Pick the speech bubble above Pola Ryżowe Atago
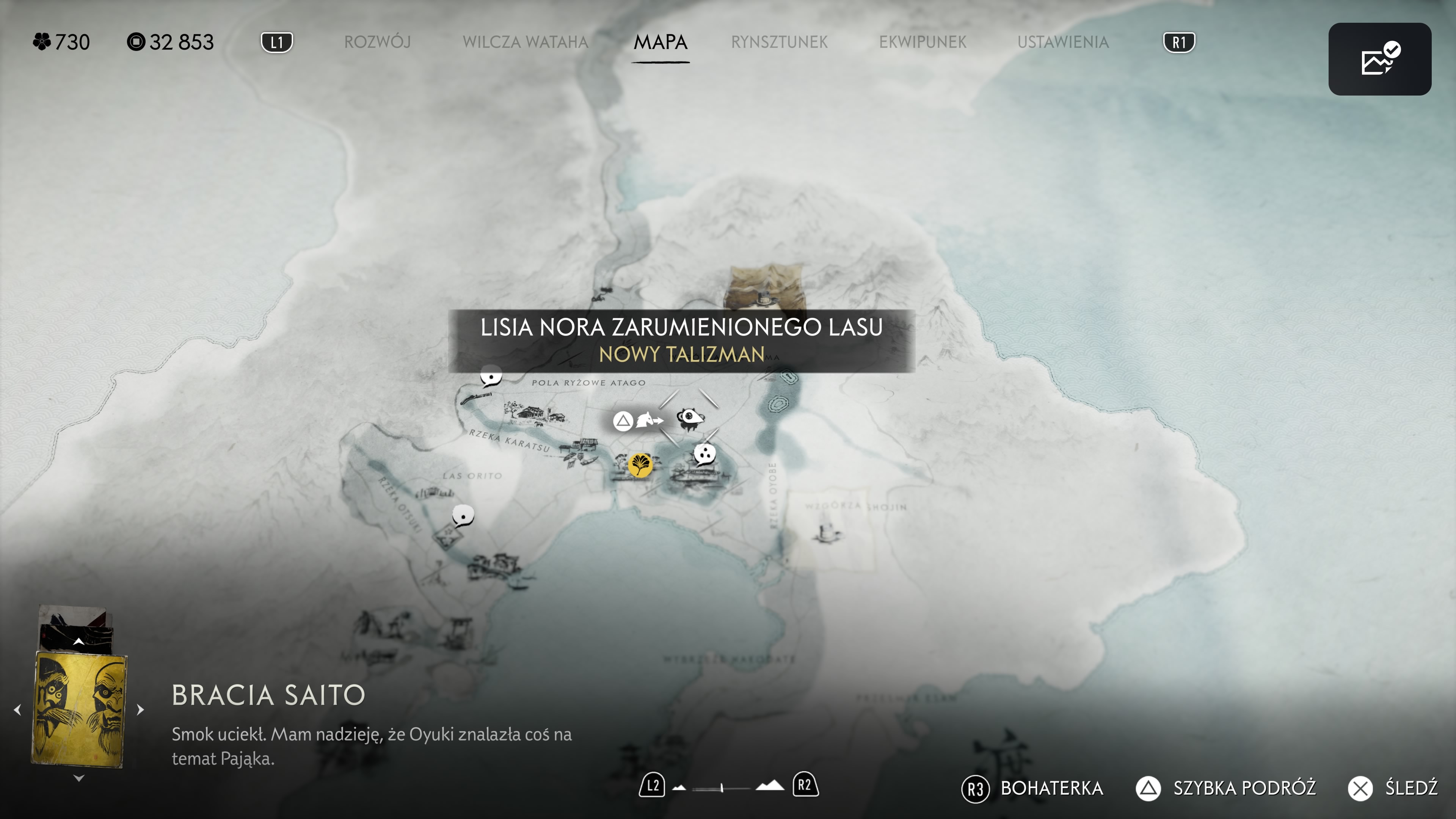The image size is (1456, 819). 491,376
